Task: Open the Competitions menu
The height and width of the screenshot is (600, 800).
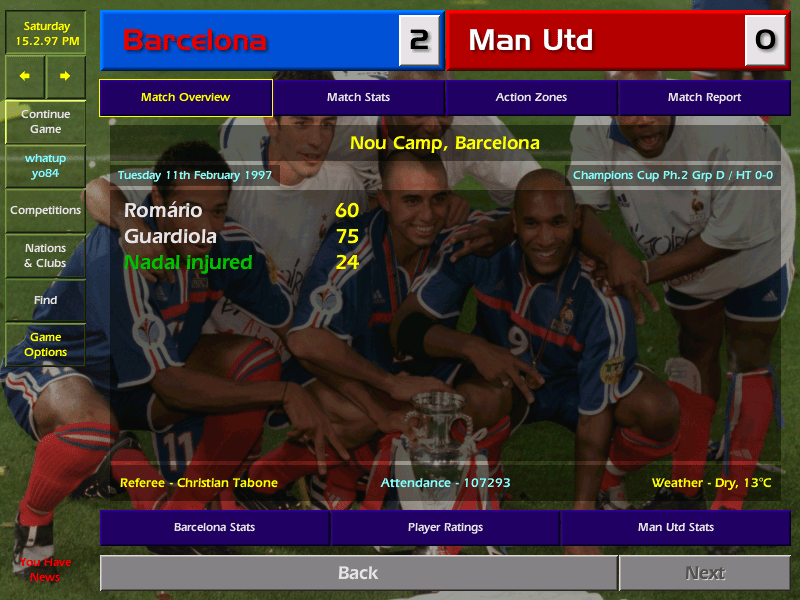Action: pos(45,211)
